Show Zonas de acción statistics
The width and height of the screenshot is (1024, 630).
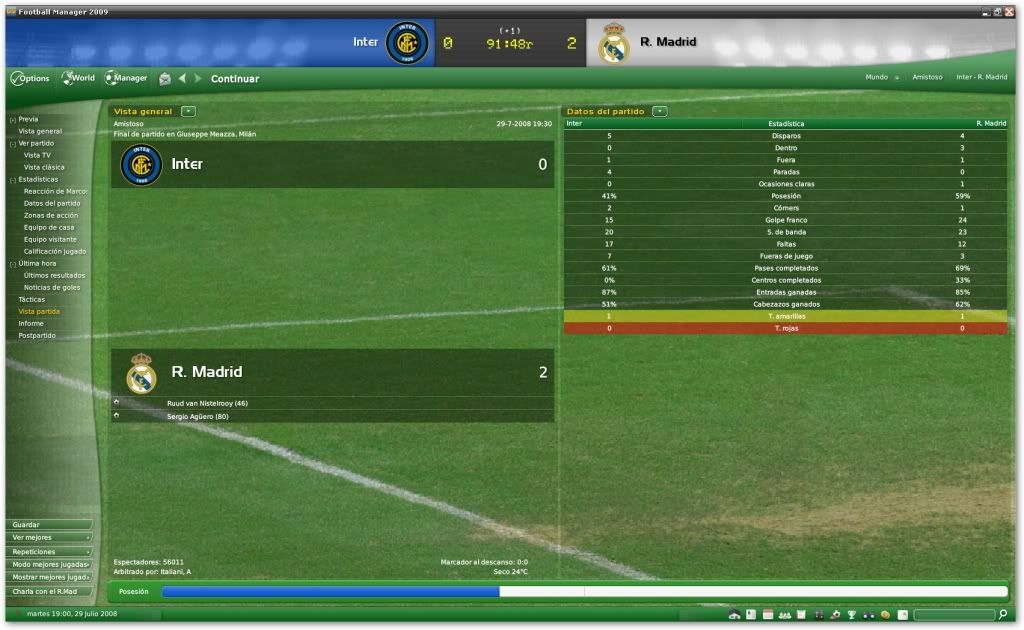coord(51,215)
